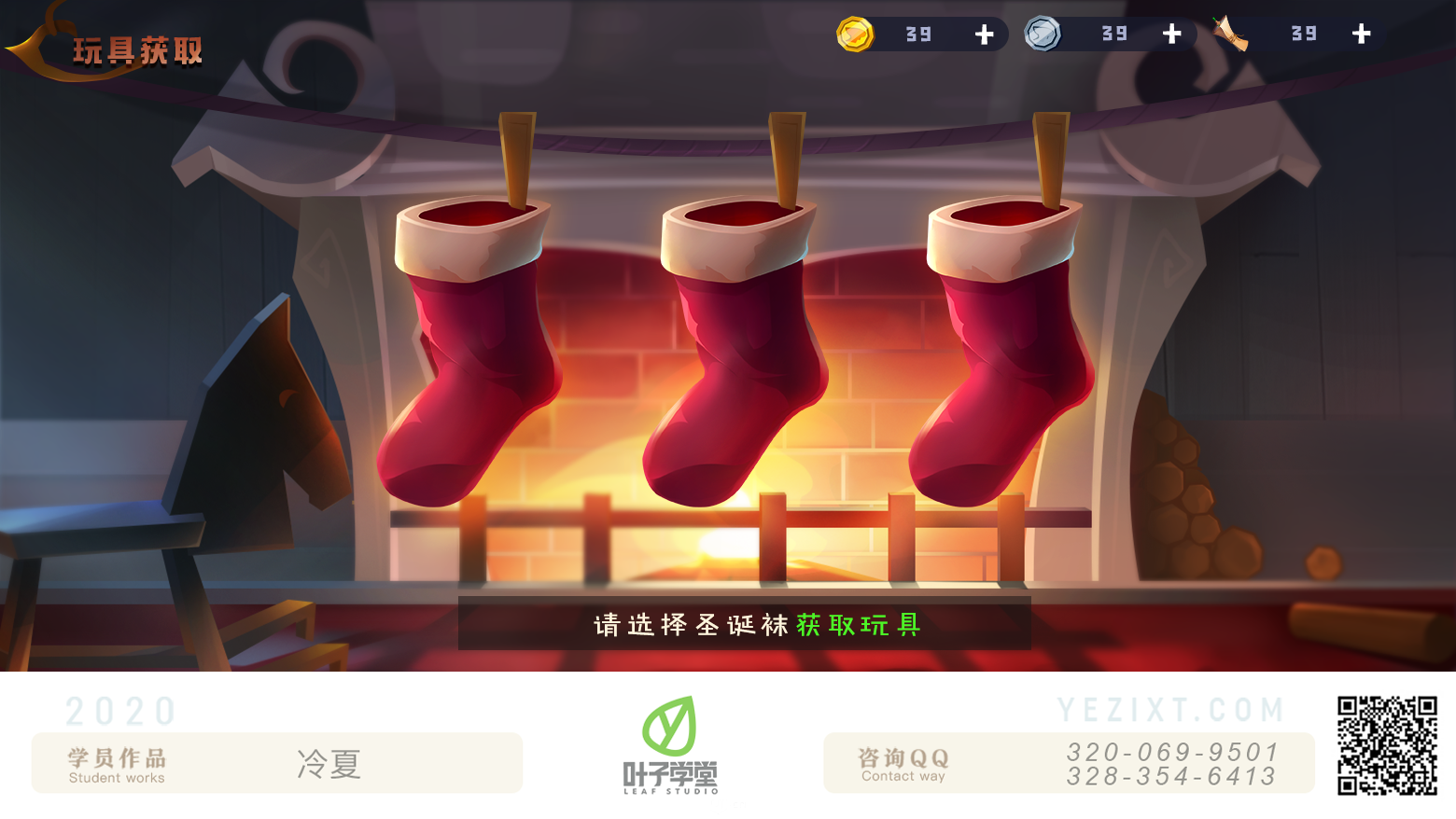Viewport: 1456px width, 819px height.
Task: Add scroll currency with the plus button
Action: pos(1361,35)
